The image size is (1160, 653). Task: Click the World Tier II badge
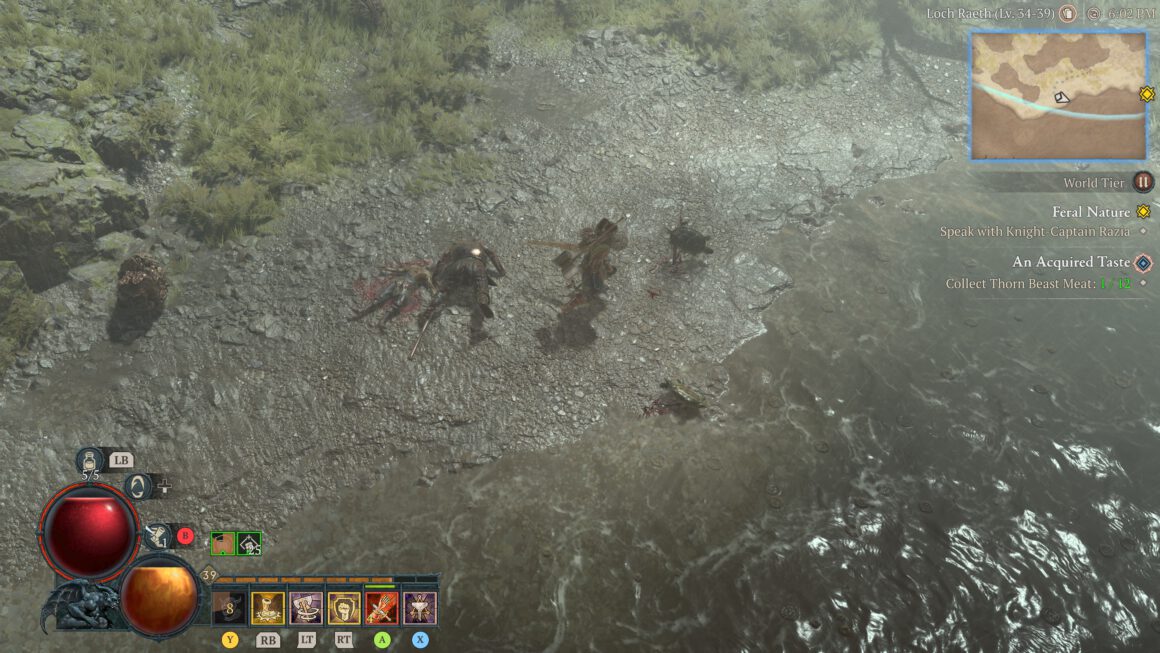tap(1143, 182)
